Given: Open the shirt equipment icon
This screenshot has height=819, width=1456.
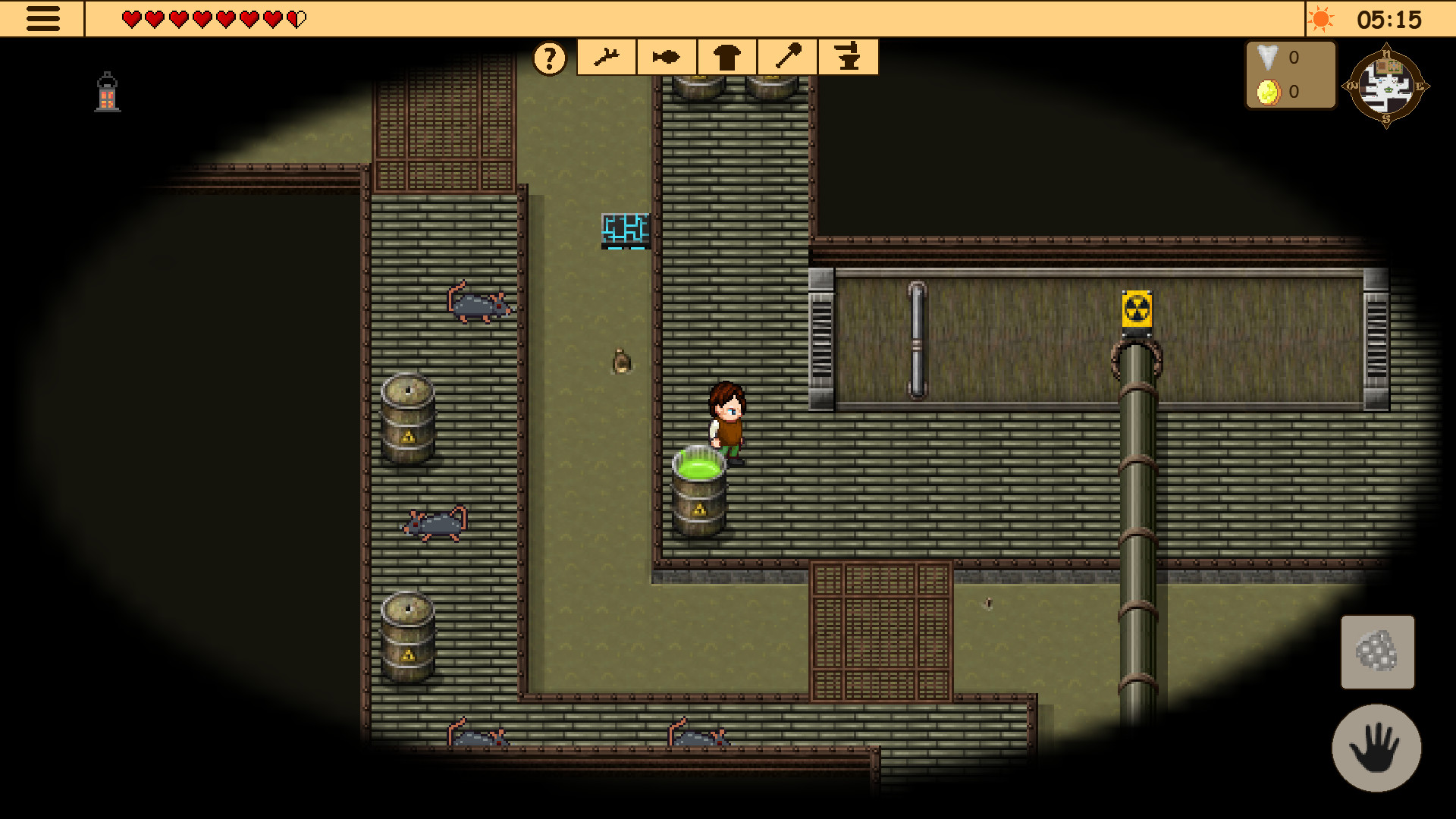Looking at the screenshot, I should pyautogui.click(x=726, y=57).
